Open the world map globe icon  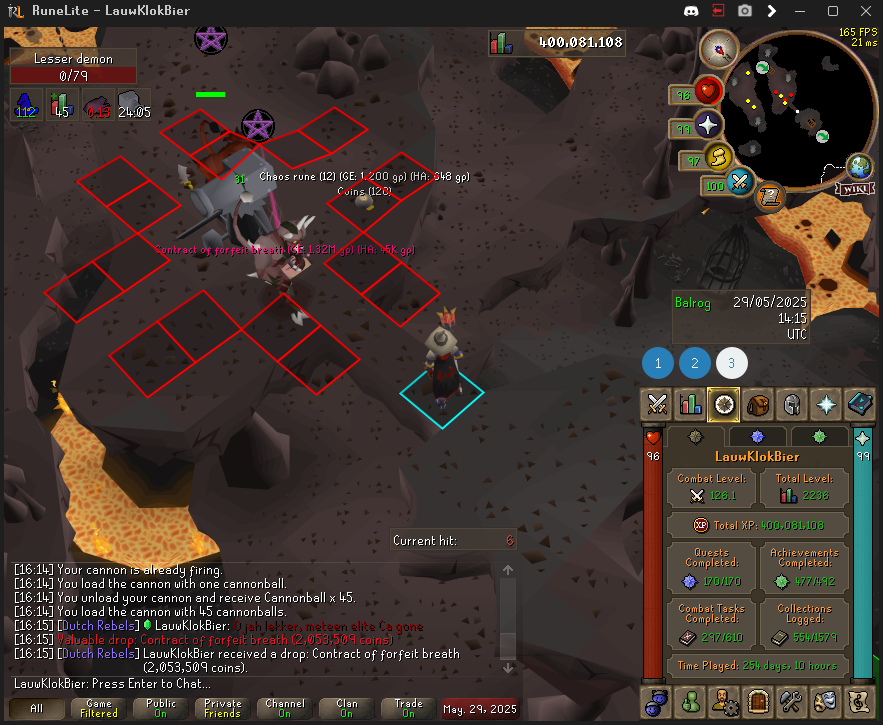point(859,167)
